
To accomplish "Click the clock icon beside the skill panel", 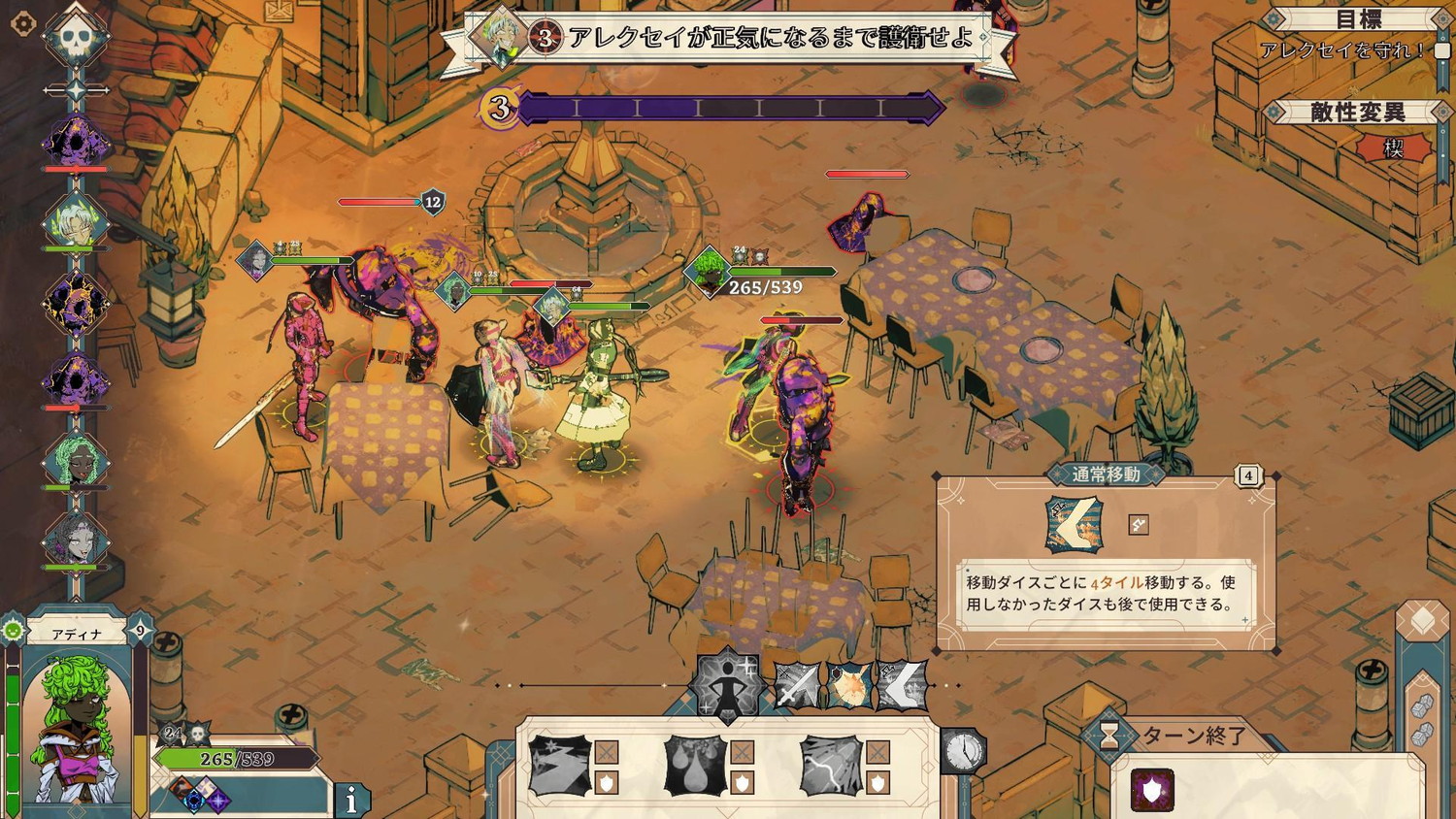I will coord(964,750).
